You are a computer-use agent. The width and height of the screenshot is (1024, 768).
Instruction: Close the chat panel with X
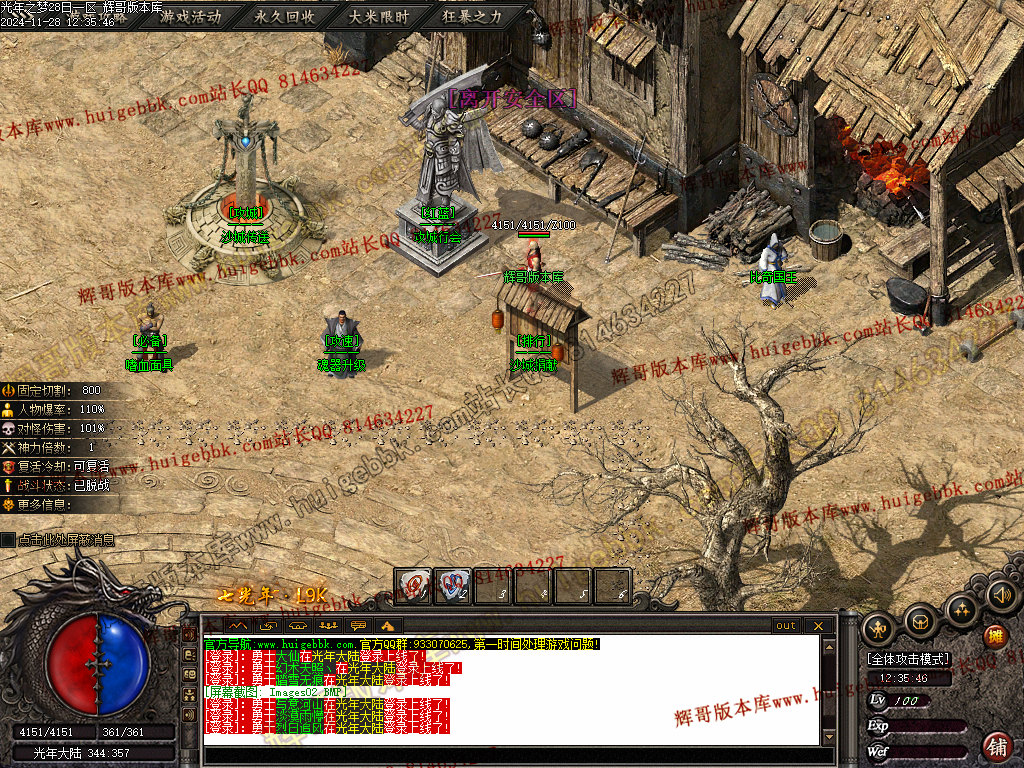click(818, 626)
